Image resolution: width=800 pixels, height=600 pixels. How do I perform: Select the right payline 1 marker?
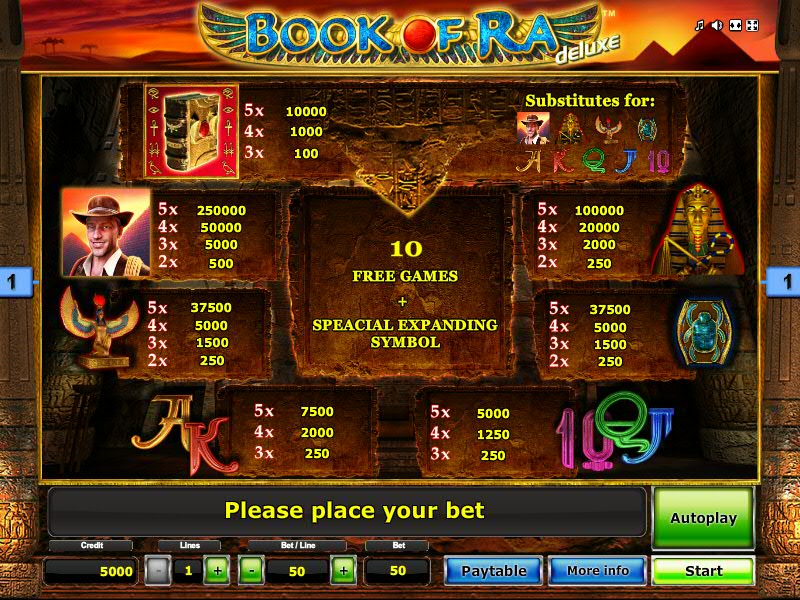point(786,283)
